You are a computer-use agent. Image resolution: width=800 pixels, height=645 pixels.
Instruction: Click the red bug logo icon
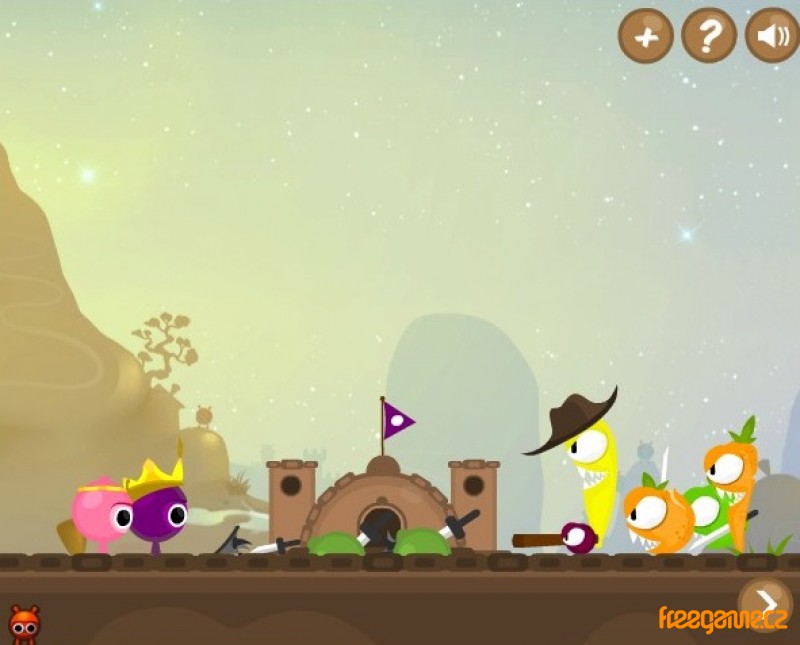(x=24, y=623)
